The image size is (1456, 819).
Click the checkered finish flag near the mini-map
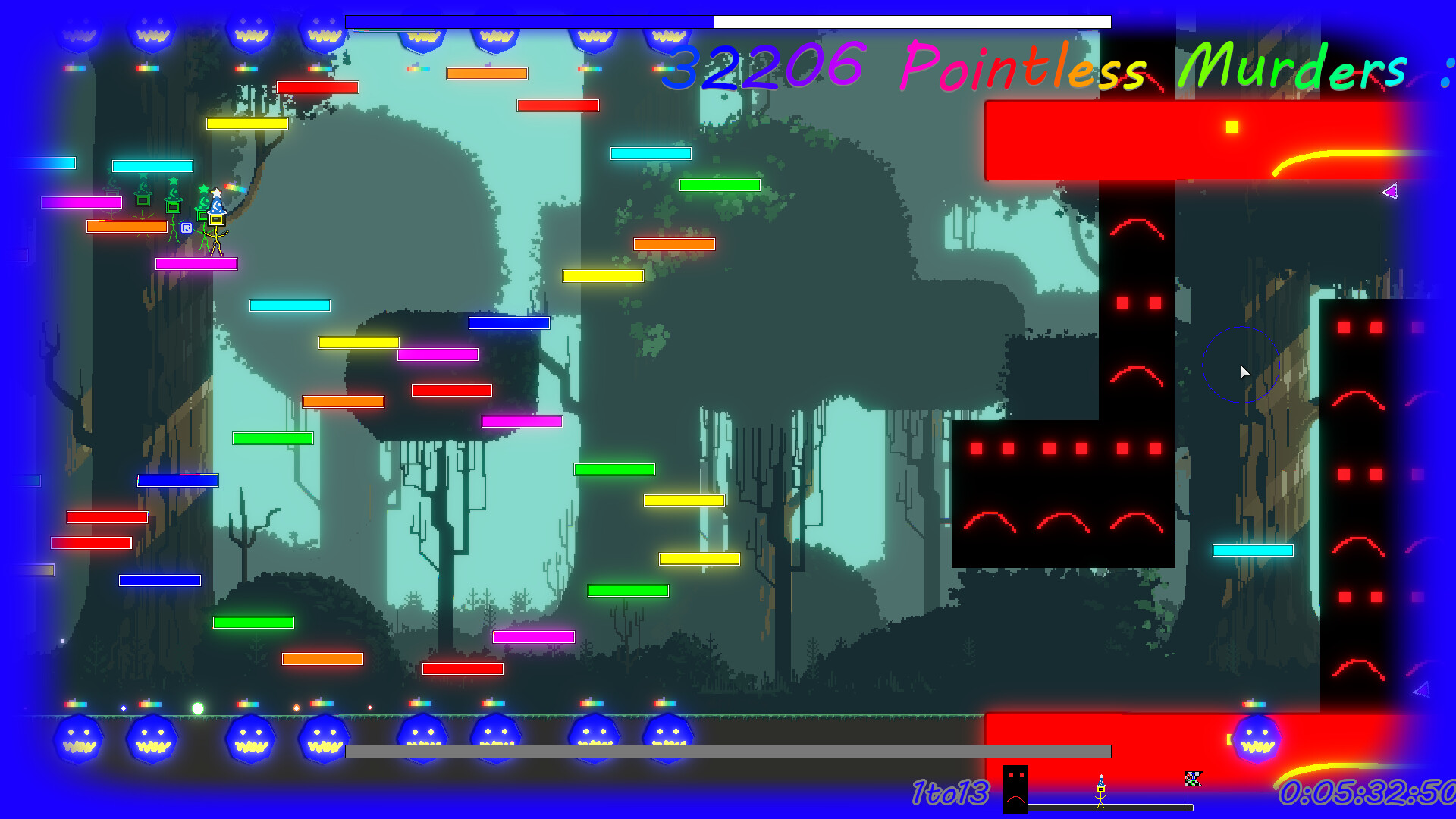coord(1194,780)
